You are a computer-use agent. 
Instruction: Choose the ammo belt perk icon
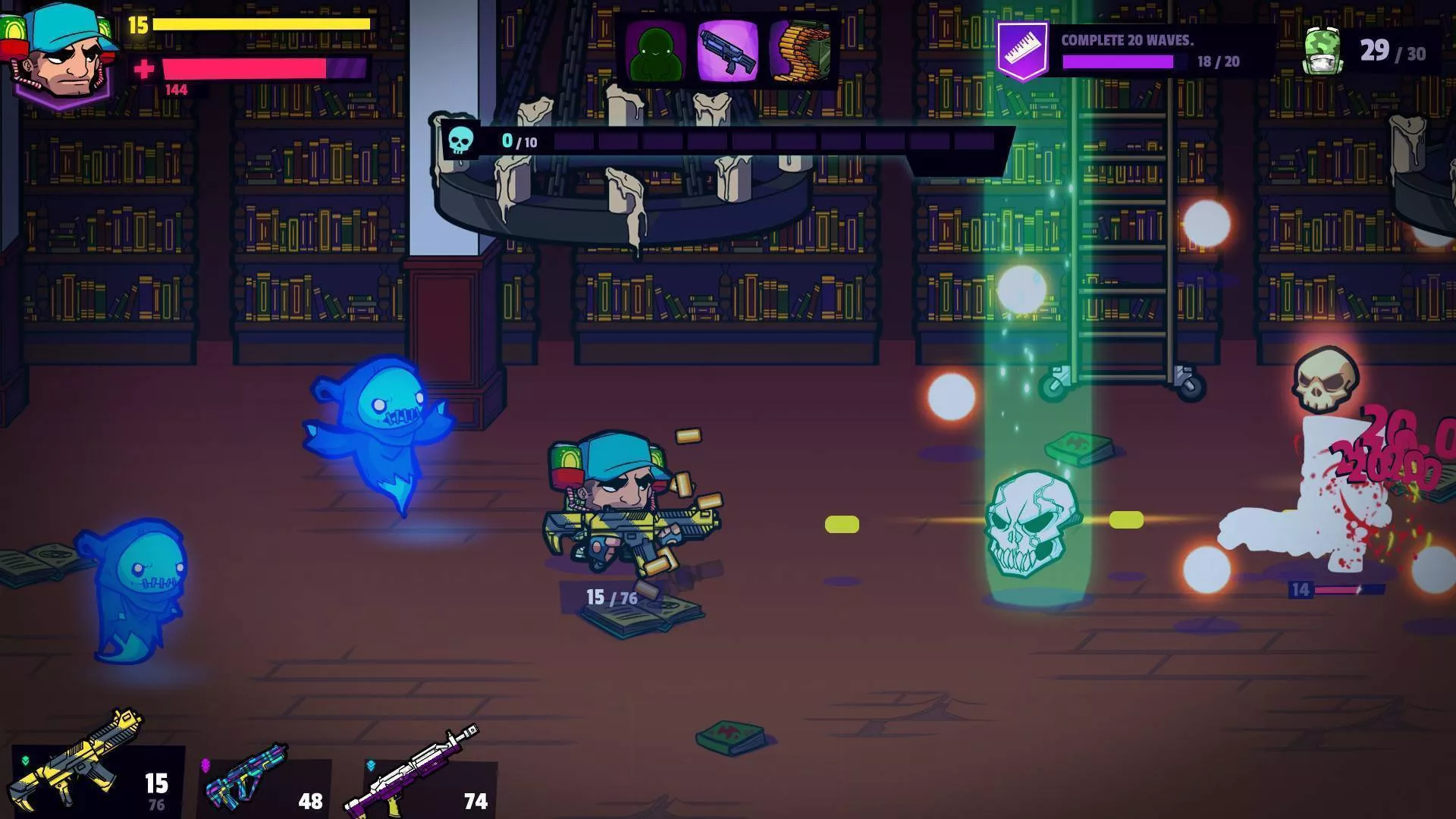click(x=800, y=50)
